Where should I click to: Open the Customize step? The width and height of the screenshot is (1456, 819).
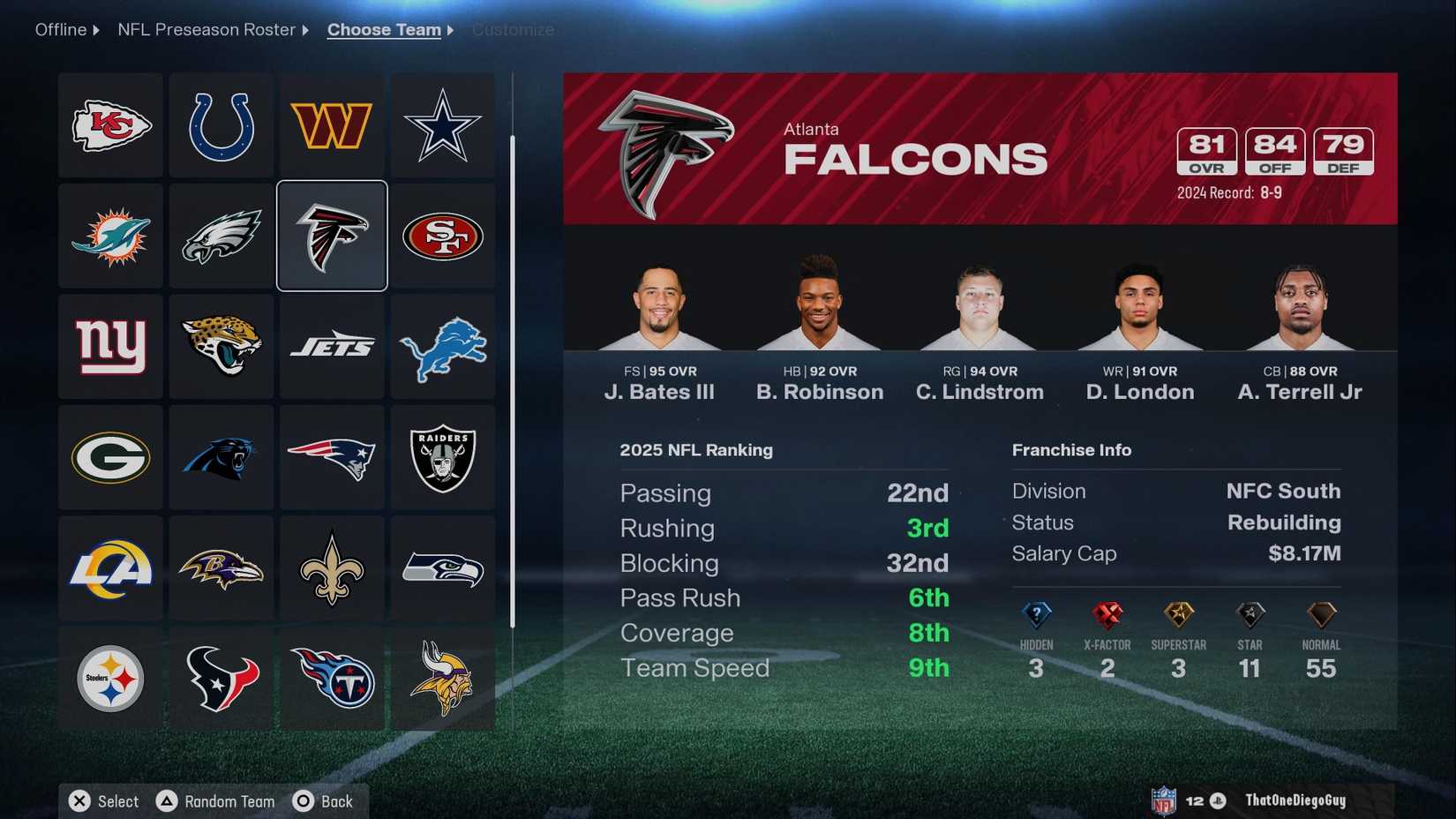513,29
